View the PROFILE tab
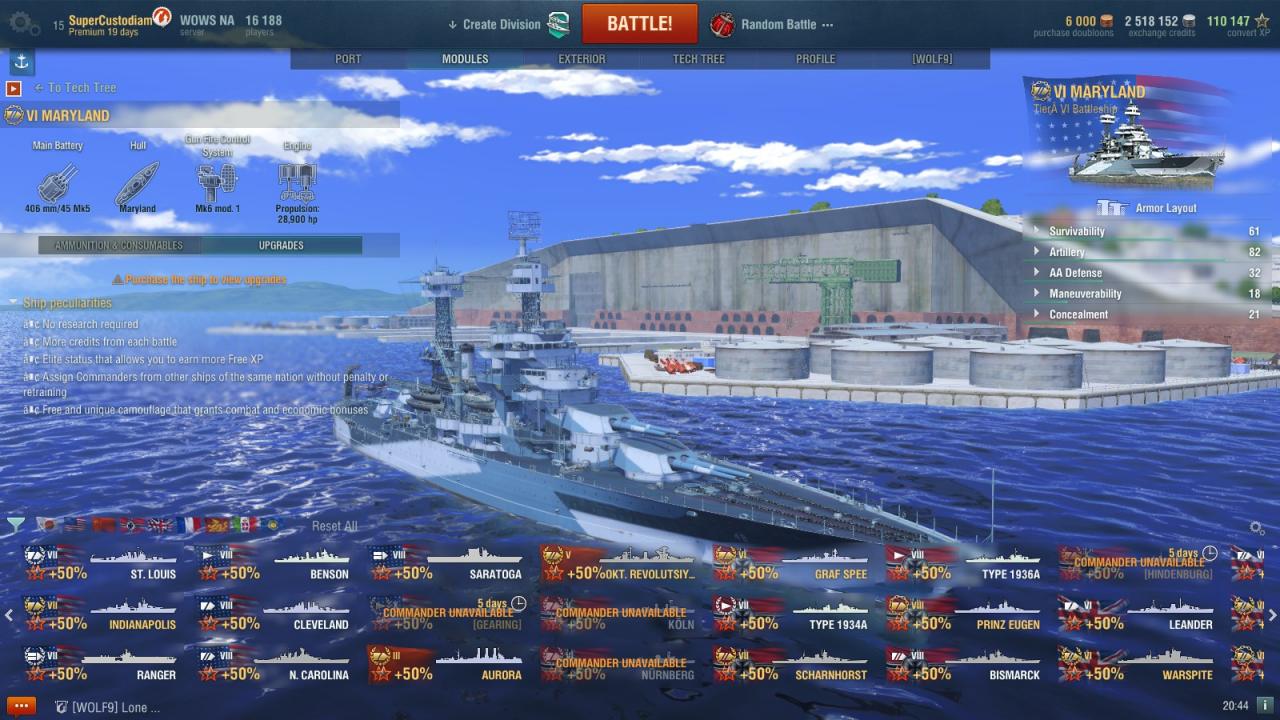This screenshot has width=1280, height=720. (x=815, y=59)
